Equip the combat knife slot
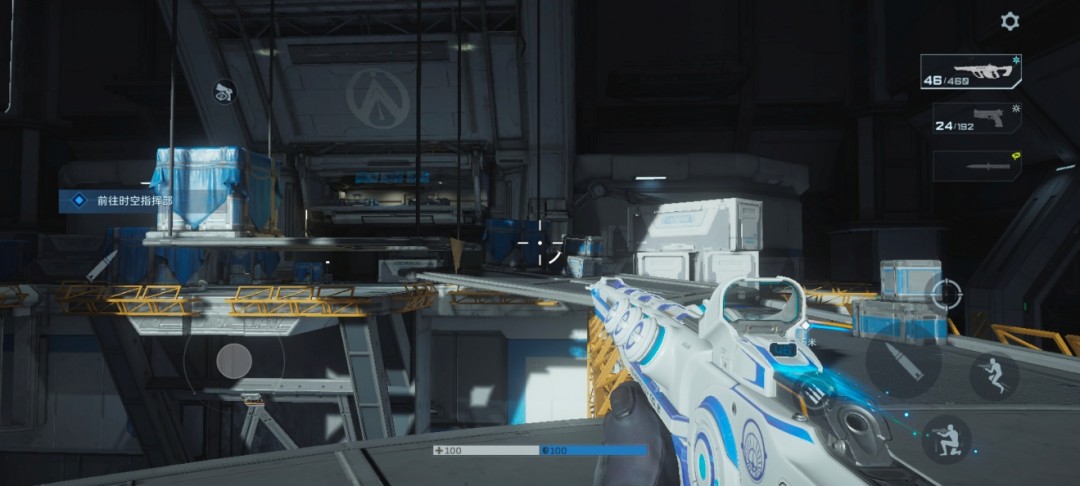1080x486 pixels. tap(977, 165)
